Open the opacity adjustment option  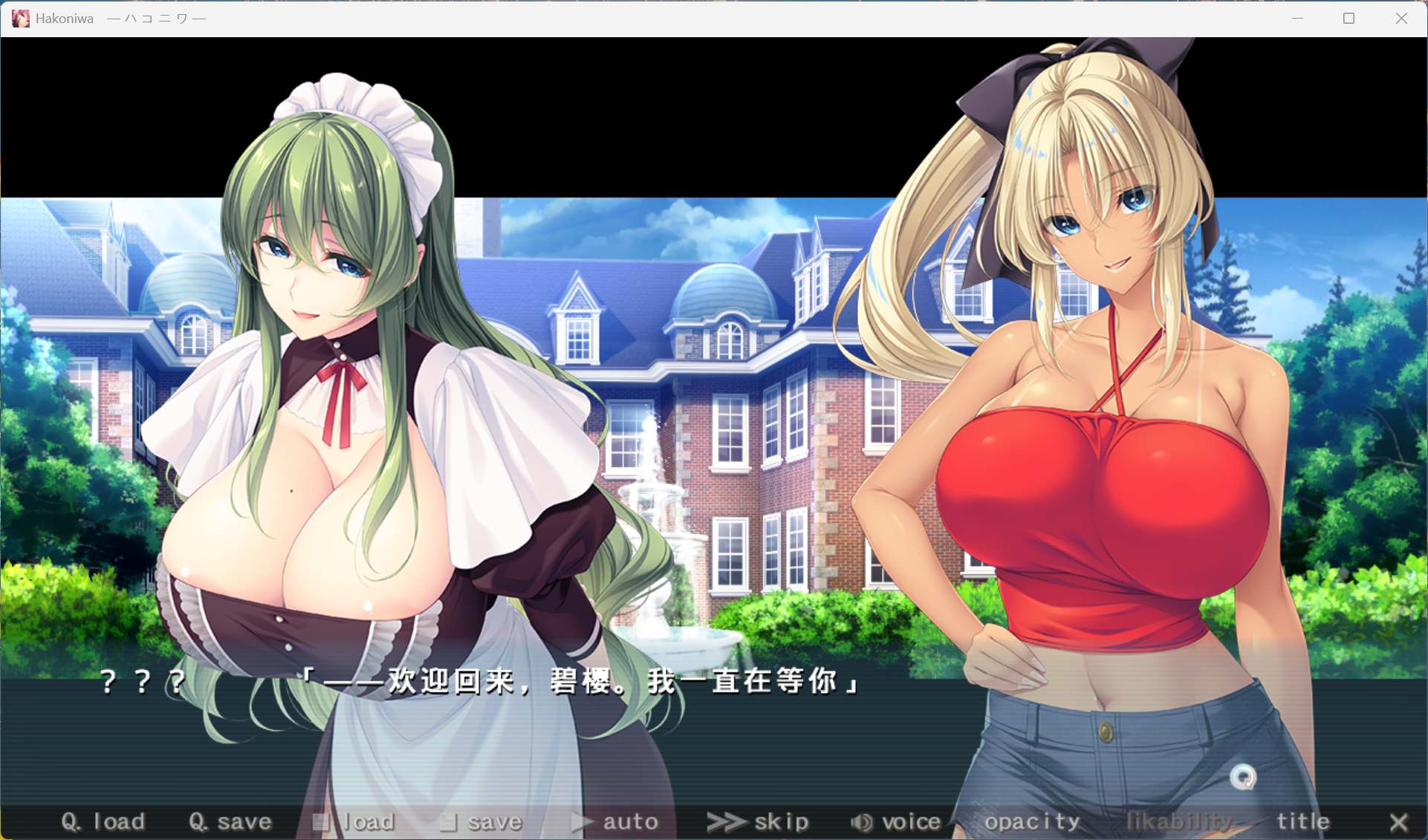(1033, 821)
